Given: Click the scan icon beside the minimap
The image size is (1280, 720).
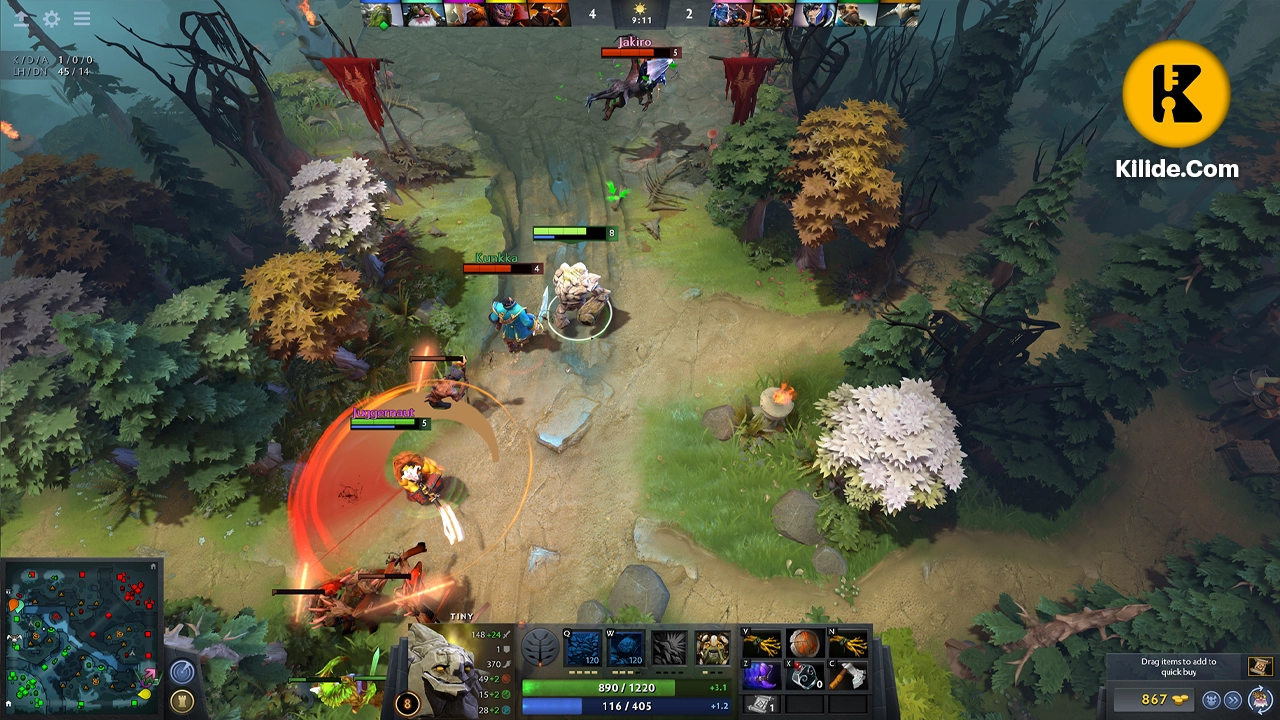Looking at the screenshot, I should click(181, 668).
